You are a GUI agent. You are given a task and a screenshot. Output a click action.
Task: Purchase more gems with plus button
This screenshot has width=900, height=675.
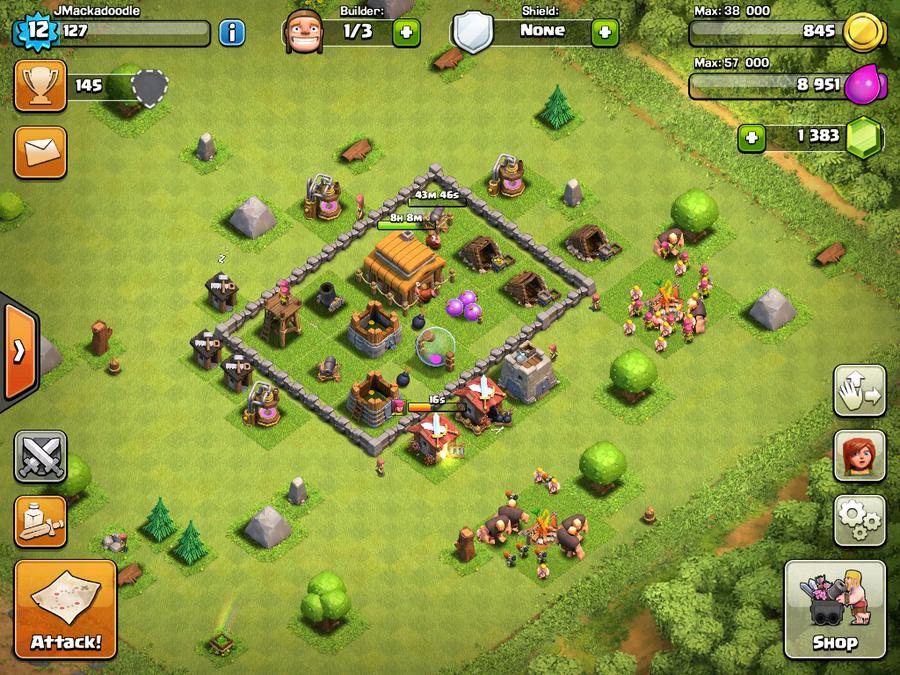752,137
